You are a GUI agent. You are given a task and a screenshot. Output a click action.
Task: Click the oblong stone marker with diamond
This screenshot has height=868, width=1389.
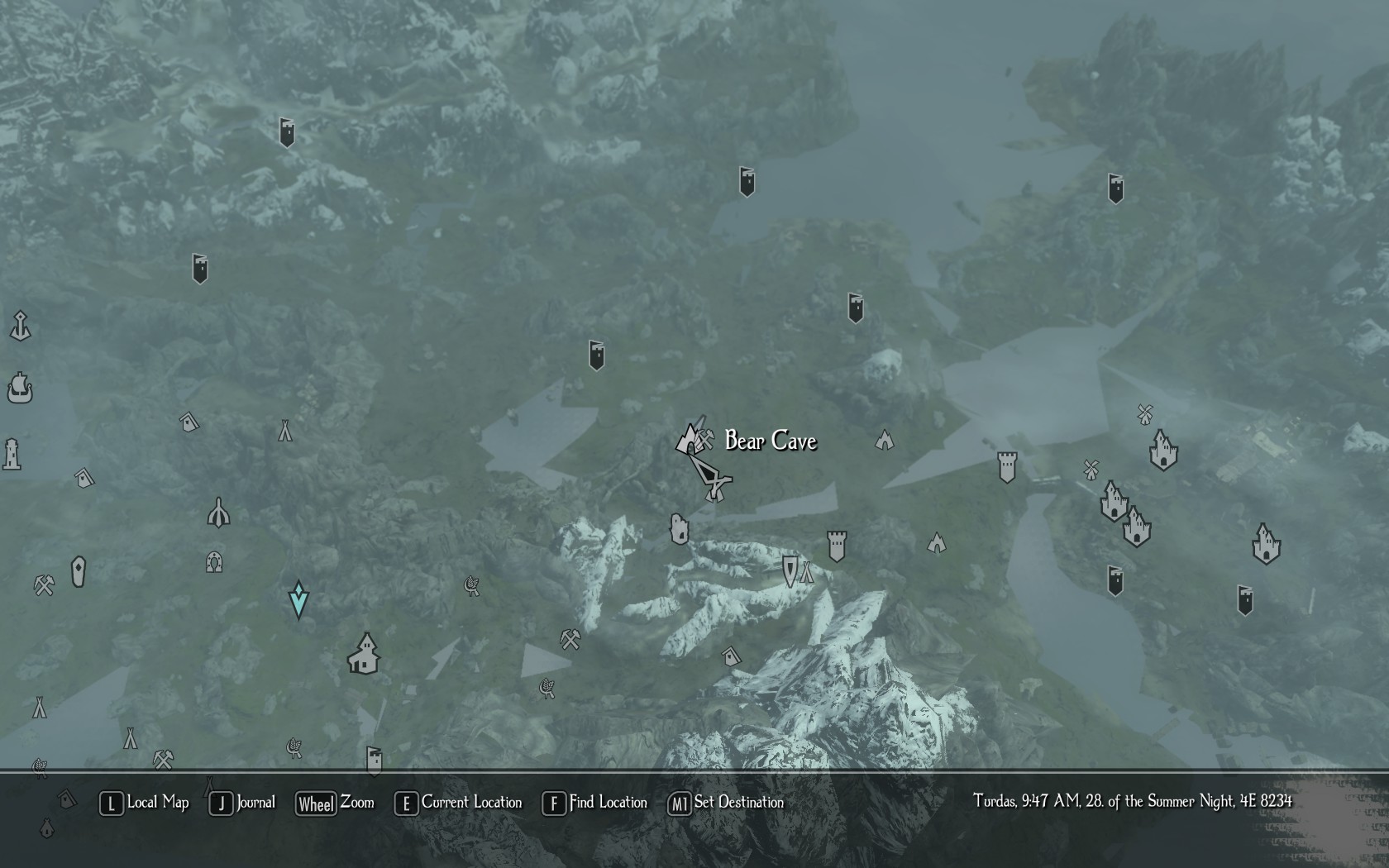[x=79, y=571]
